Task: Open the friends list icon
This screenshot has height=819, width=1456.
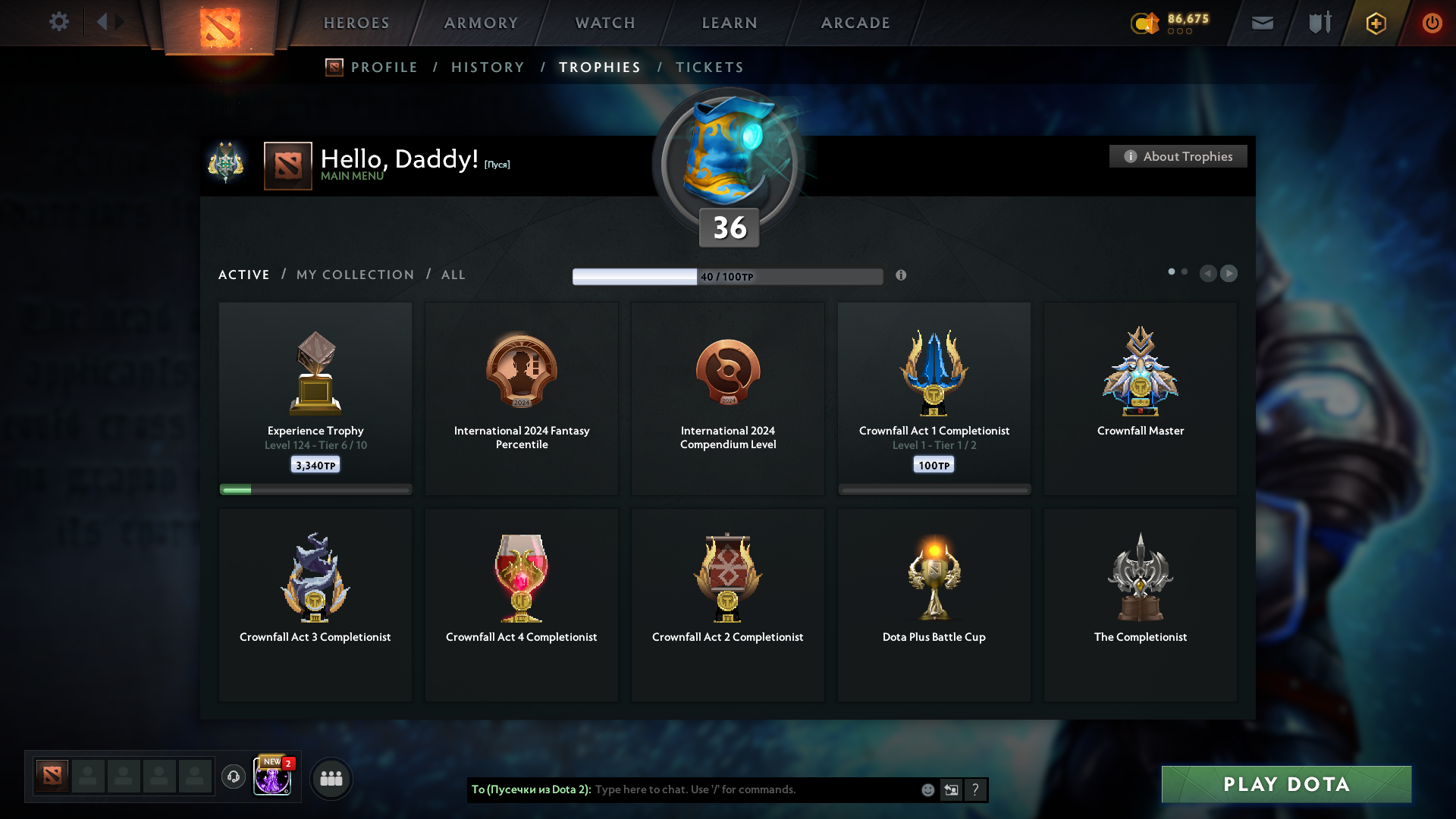Action: coord(331,777)
